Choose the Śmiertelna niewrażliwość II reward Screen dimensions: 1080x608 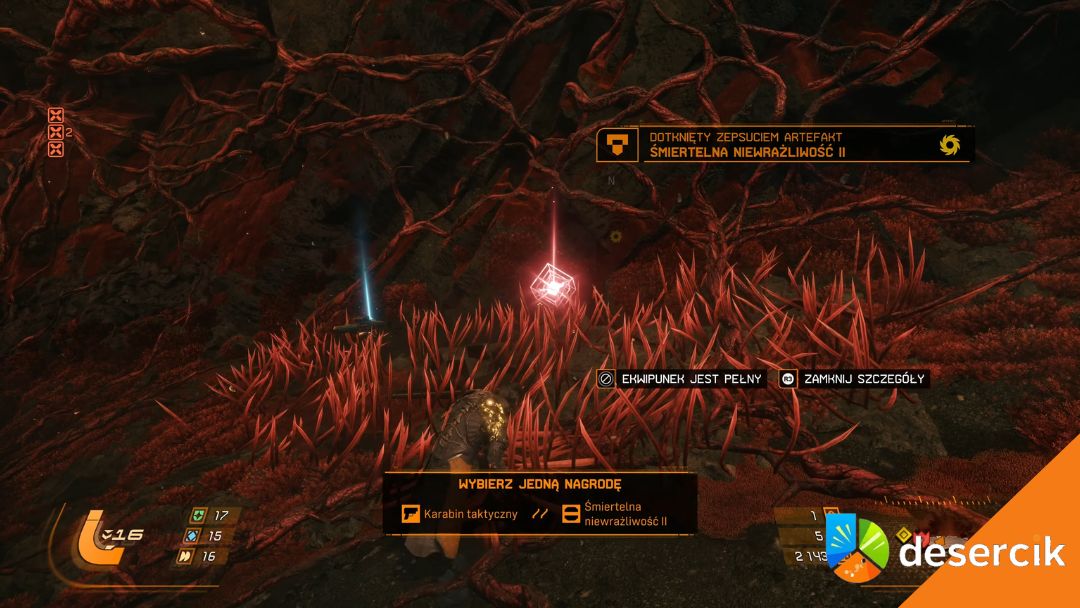(x=616, y=514)
